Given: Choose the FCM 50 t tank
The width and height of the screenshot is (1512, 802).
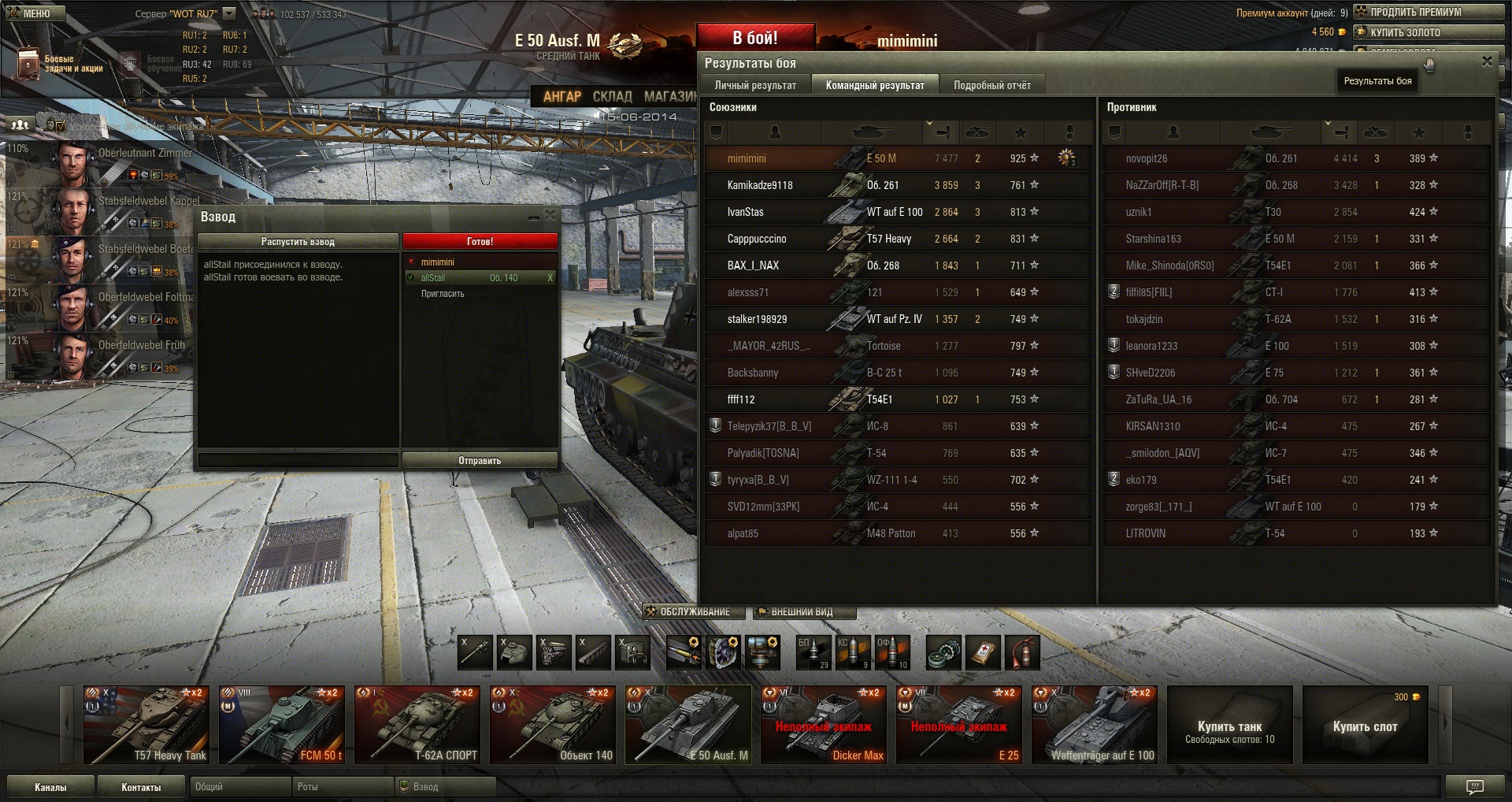Looking at the screenshot, I should pyautogui.click(x=282, y=725).
